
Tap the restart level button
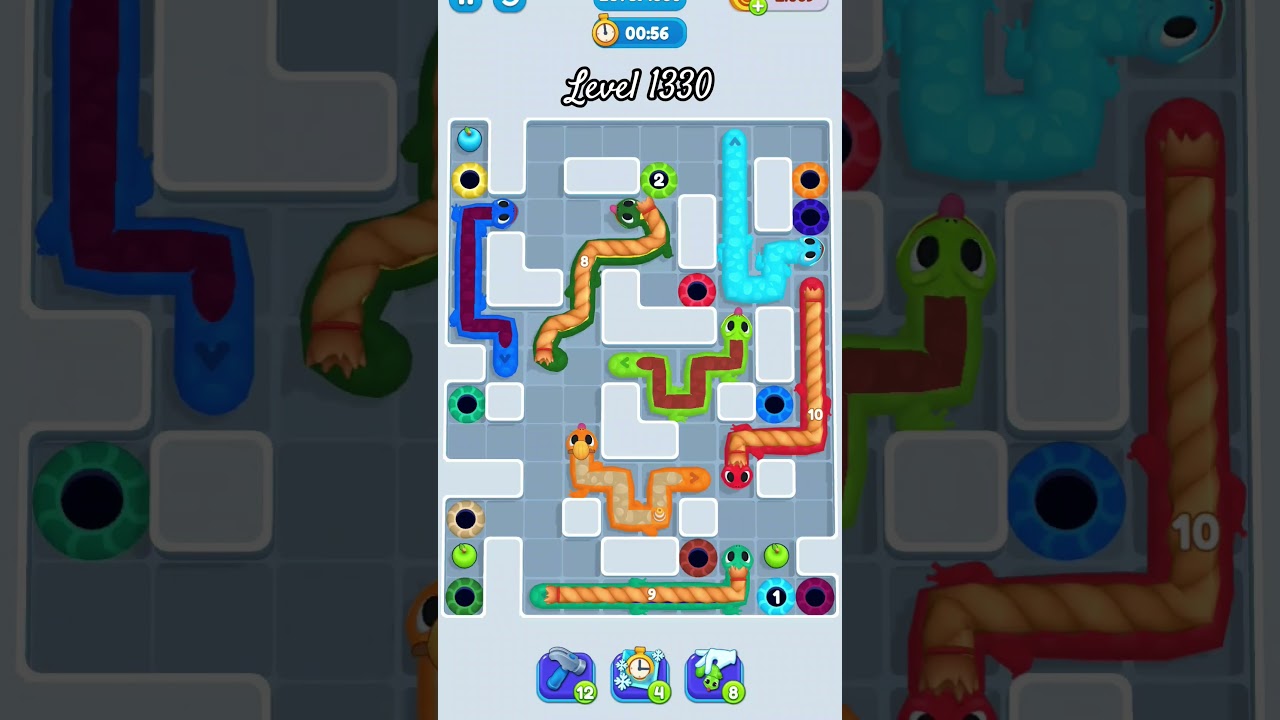508,5
